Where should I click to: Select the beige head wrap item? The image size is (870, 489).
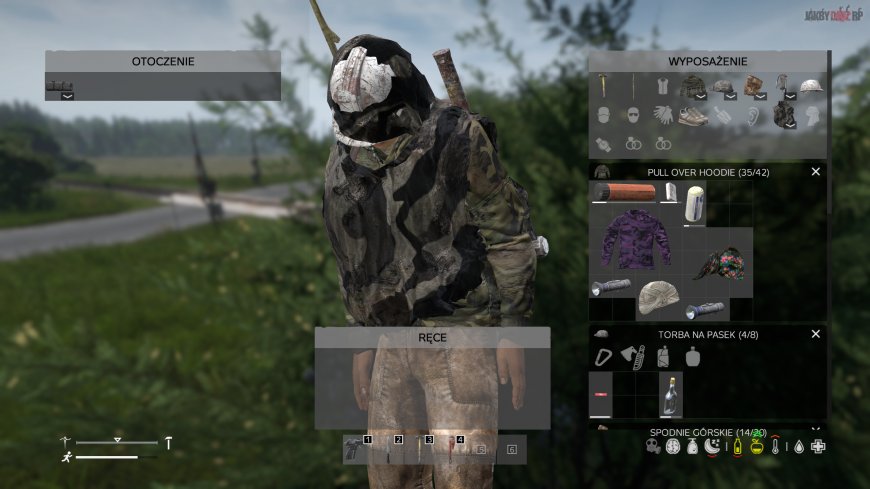658,296
